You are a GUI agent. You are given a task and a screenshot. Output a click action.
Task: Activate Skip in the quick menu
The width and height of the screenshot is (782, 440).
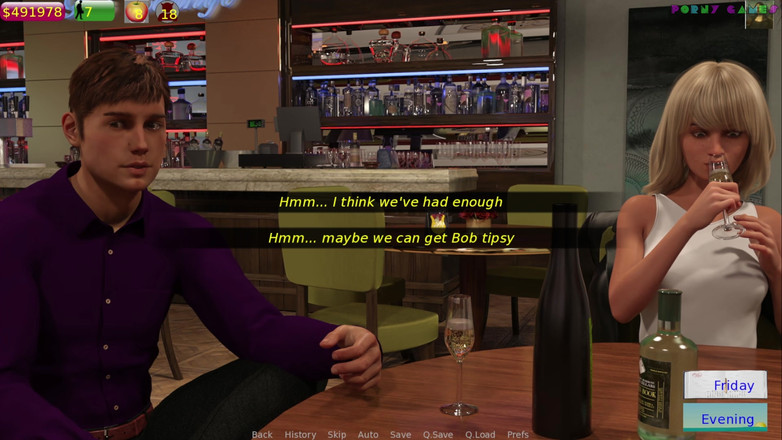click(x=337, y=434)
